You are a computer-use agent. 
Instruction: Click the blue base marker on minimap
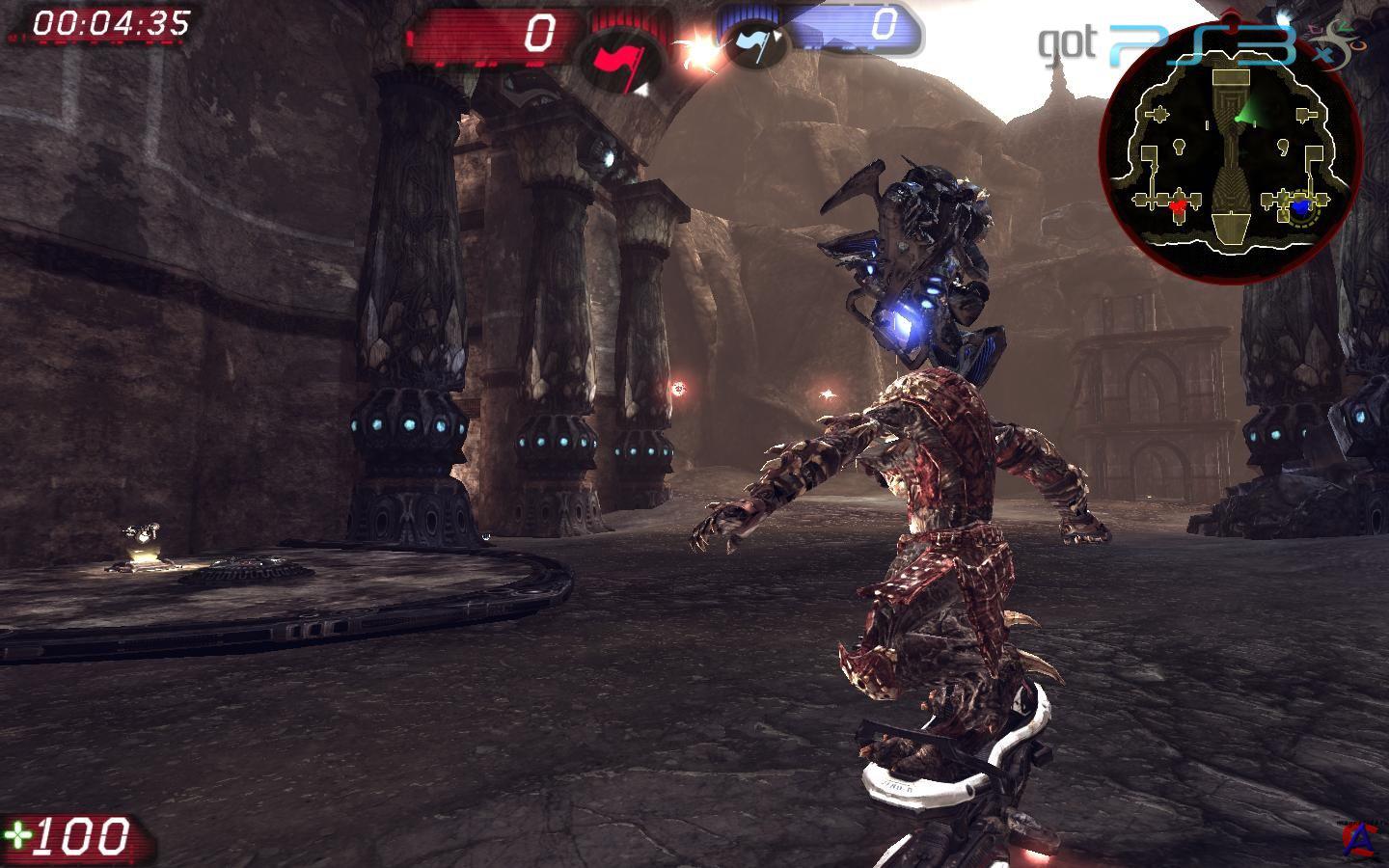(x=1299, y=204)
